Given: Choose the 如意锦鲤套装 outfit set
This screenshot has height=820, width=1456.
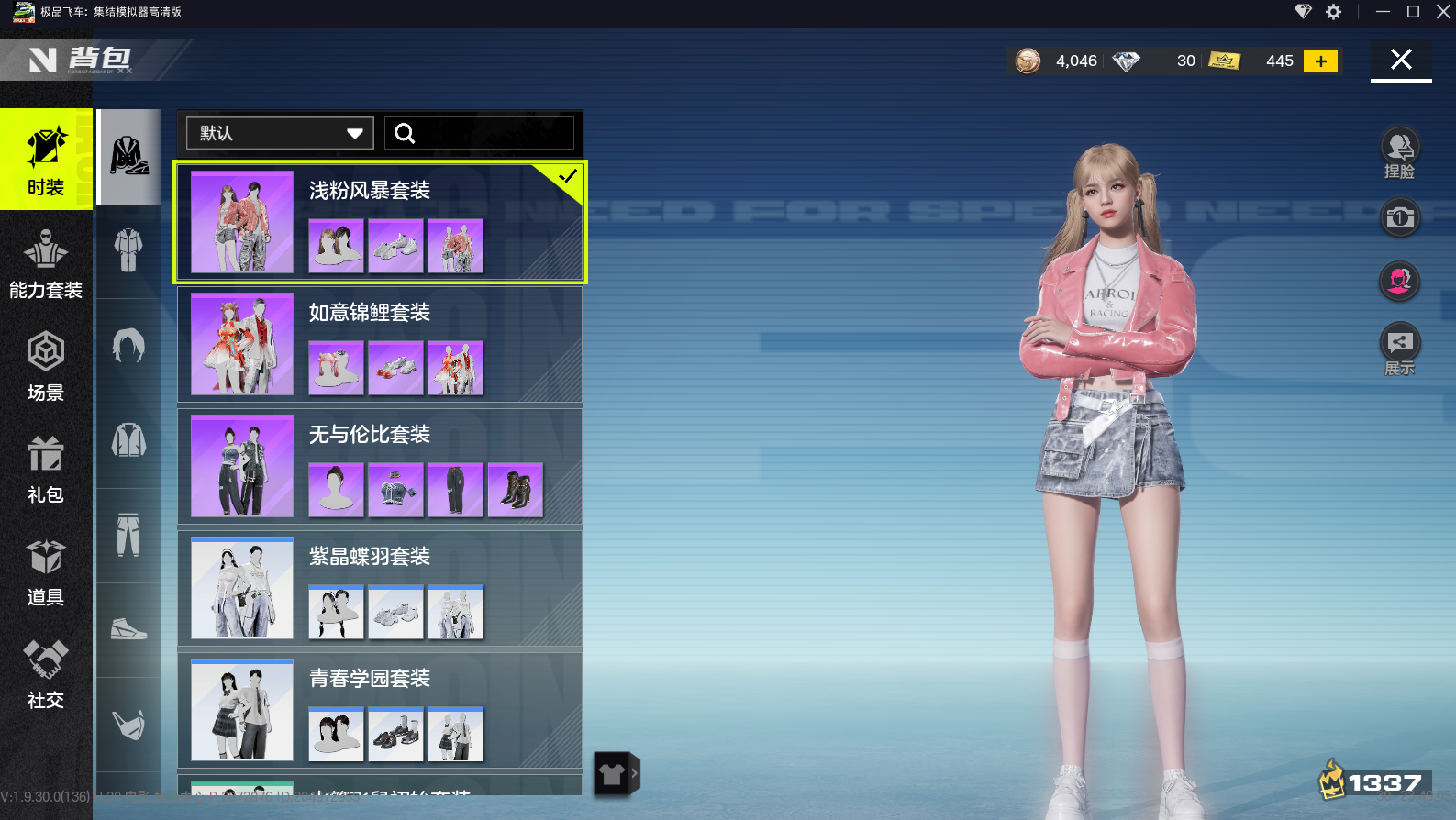Looking at the screenshot, I should (x=380, y=344).
